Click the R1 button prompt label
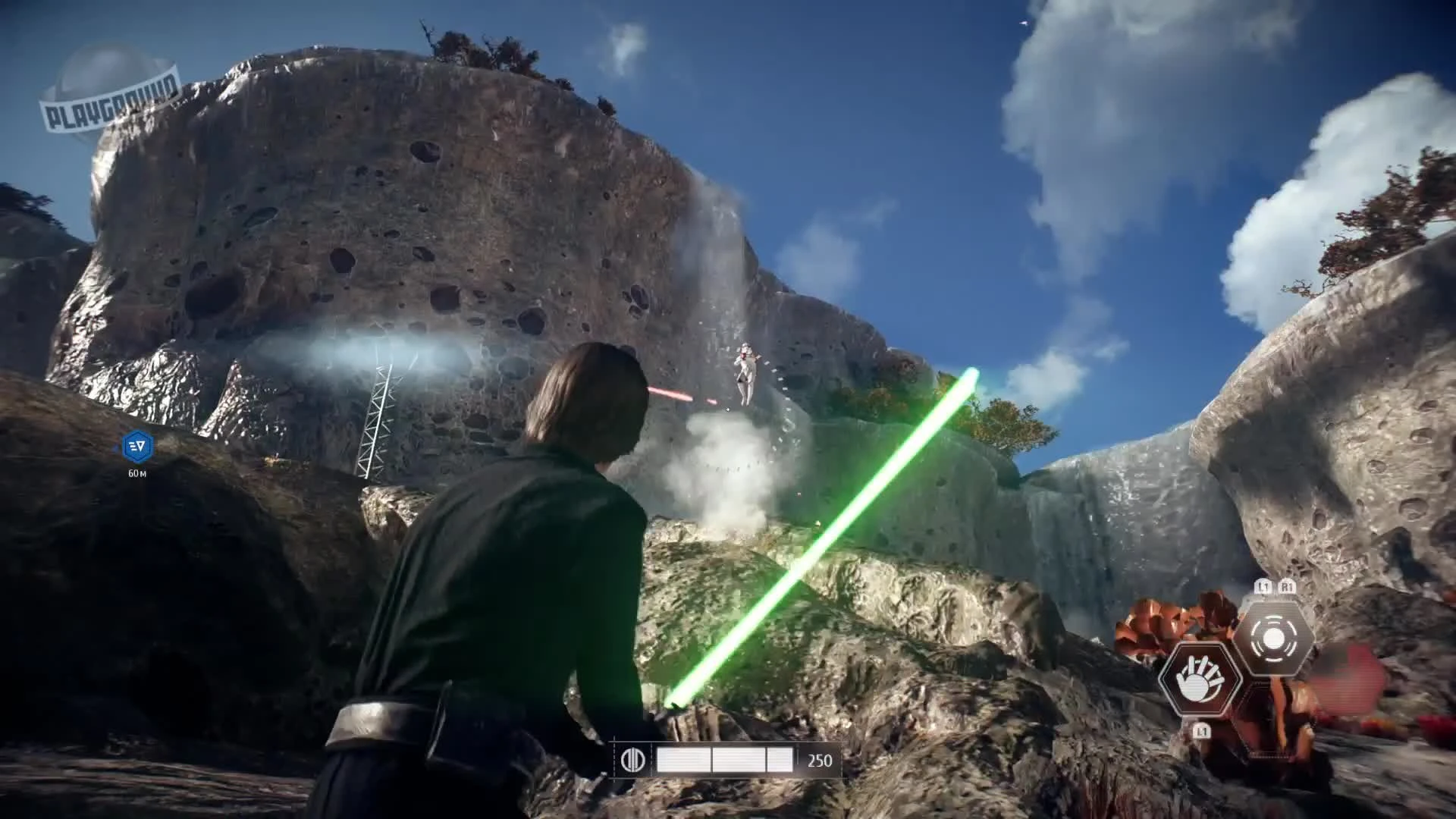1456x819 pixels. pos(1288,586)
